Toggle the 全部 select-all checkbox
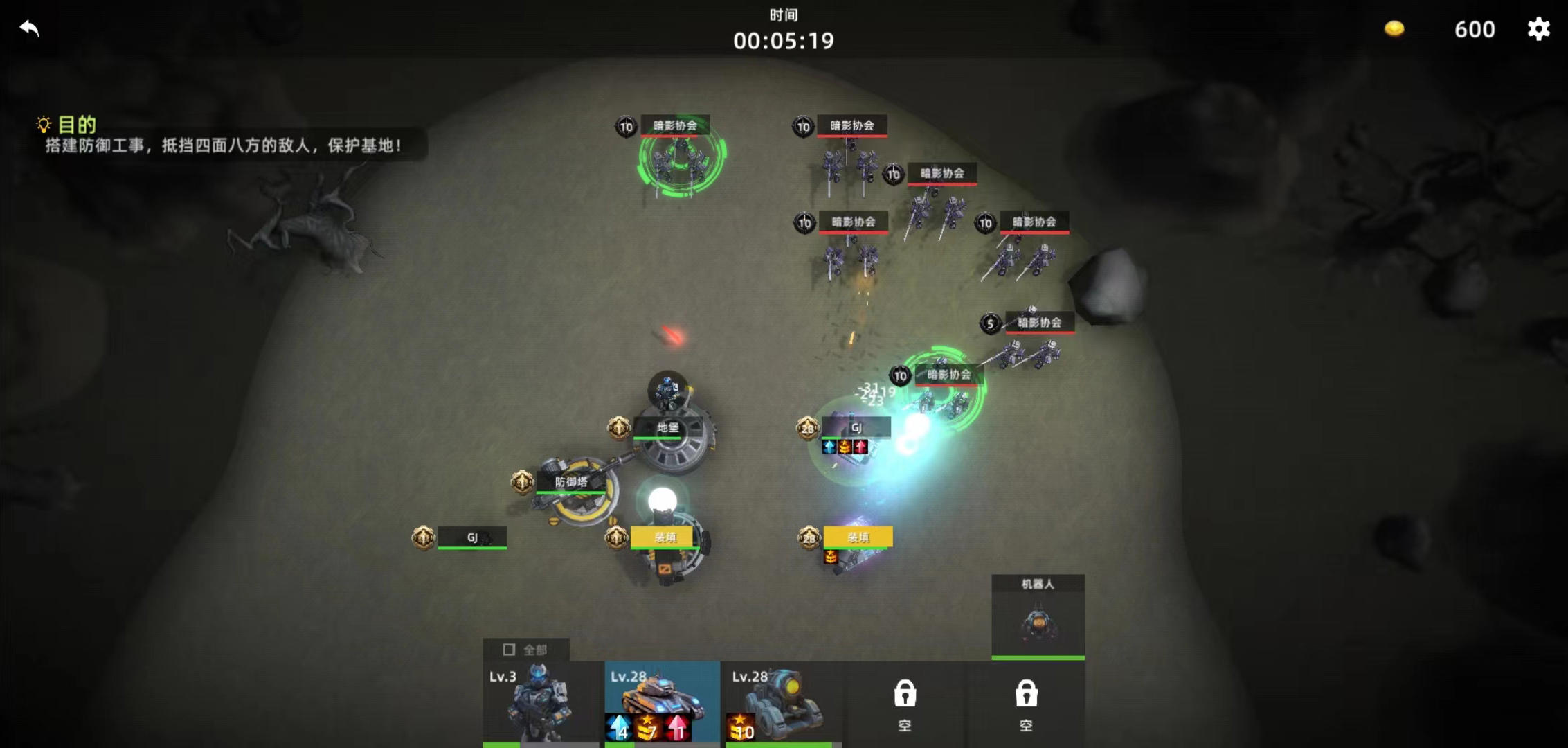1568x748 pixels. click(x=510, y=650)
